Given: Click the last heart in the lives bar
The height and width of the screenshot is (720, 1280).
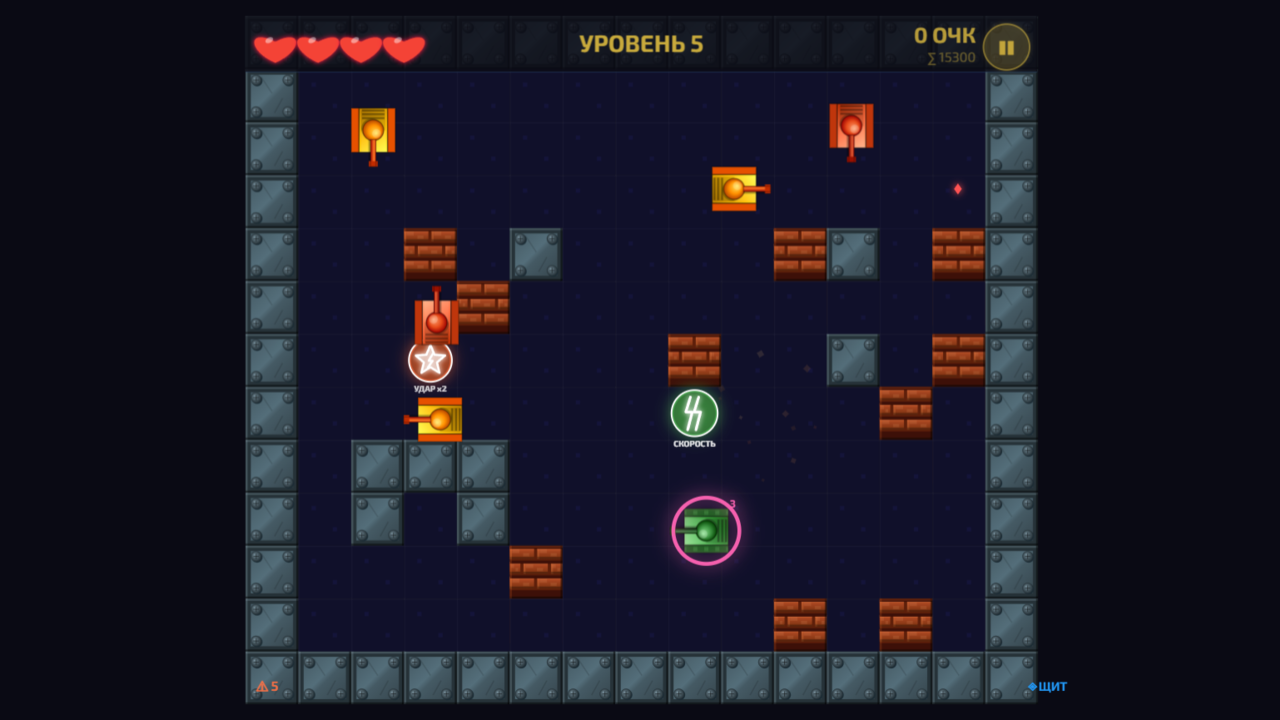Looking at the screenshot, I should tap(404, 46).
